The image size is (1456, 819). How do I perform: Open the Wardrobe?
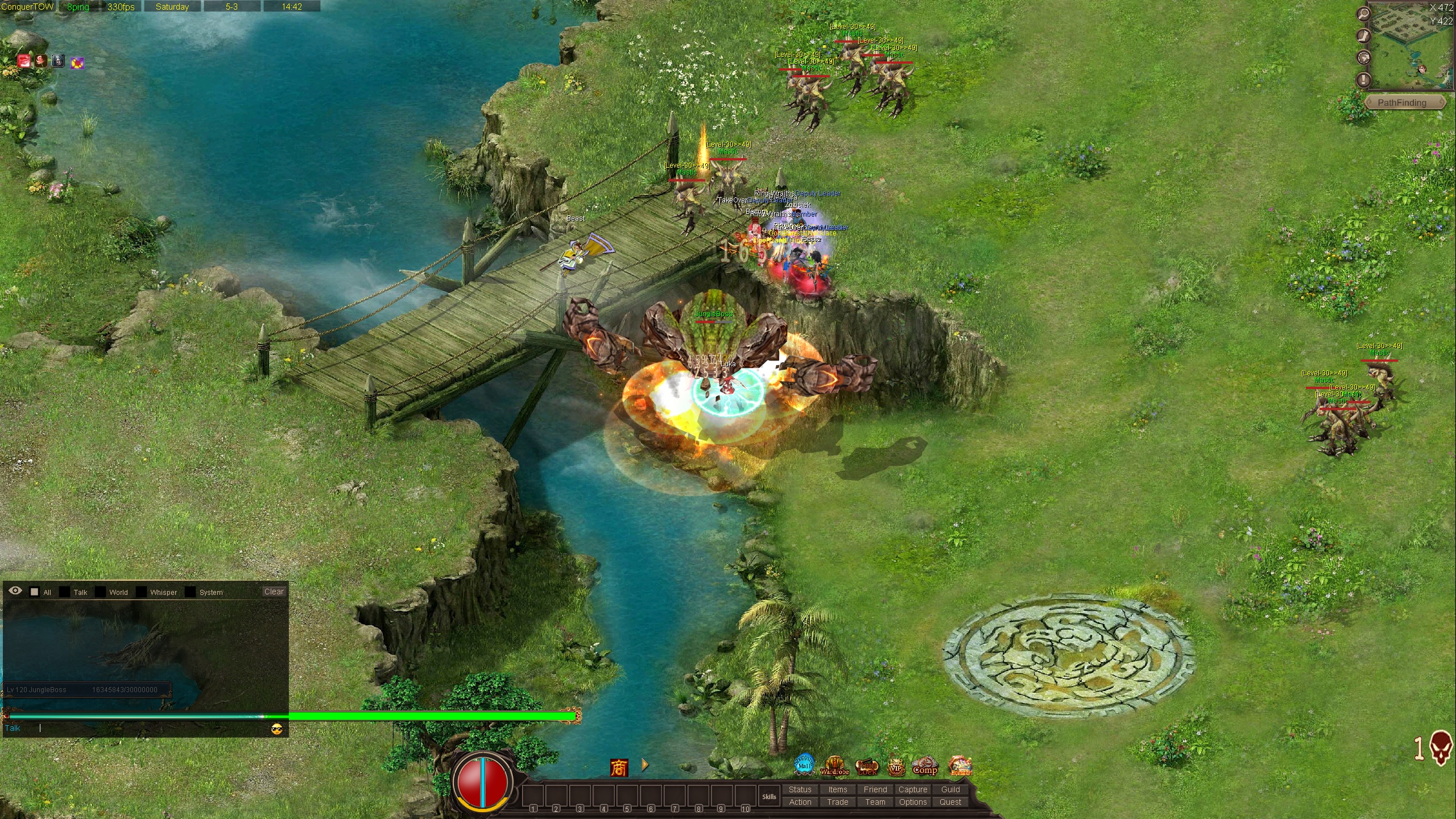pos(834,766)
